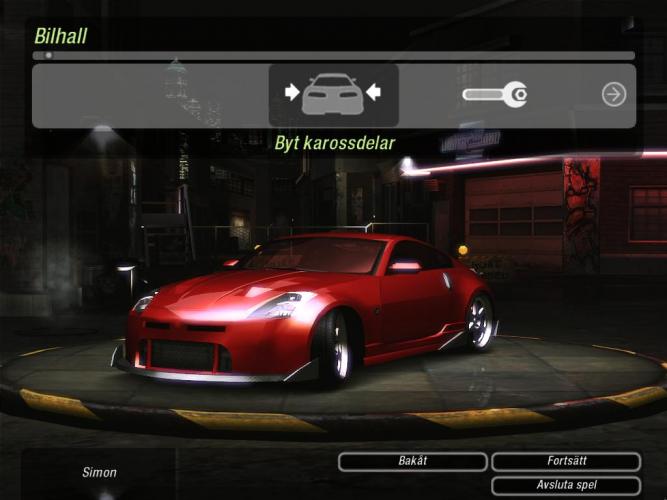The width and height of the screenshot is (667, 500).
Task: Quit via the Avsluta spel button
Action: click(x=566, y=486)
